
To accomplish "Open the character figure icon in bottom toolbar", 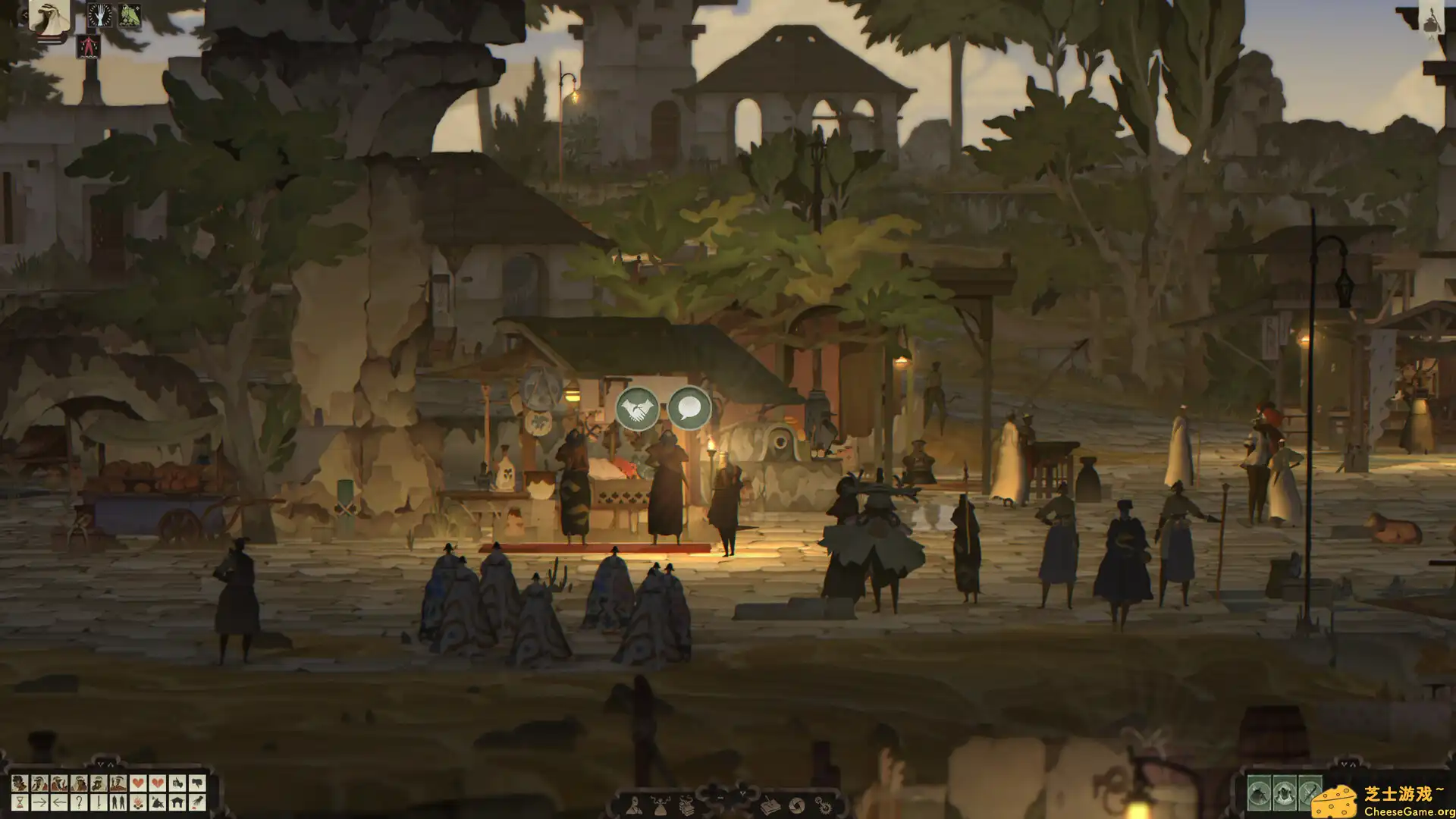I will pos(634,806).
